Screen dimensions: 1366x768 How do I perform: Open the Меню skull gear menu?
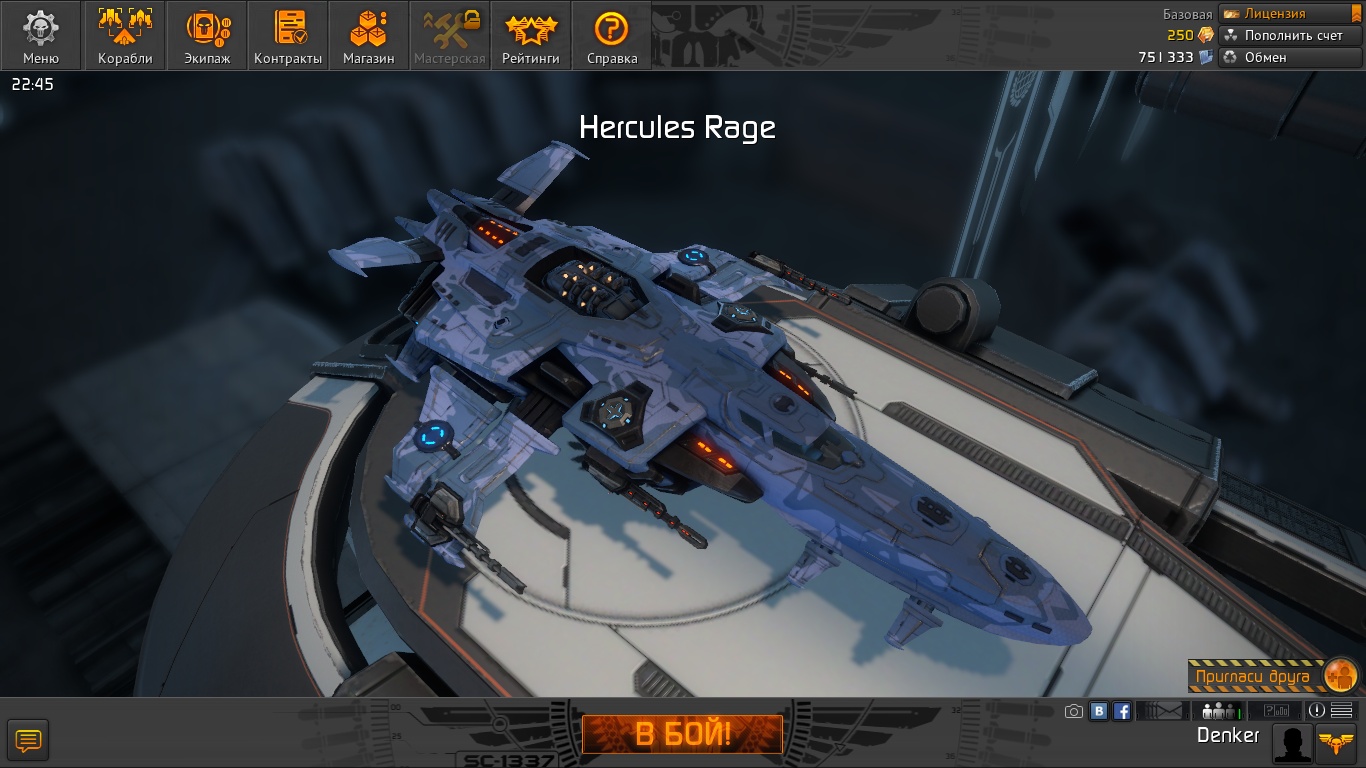[41, 36]
